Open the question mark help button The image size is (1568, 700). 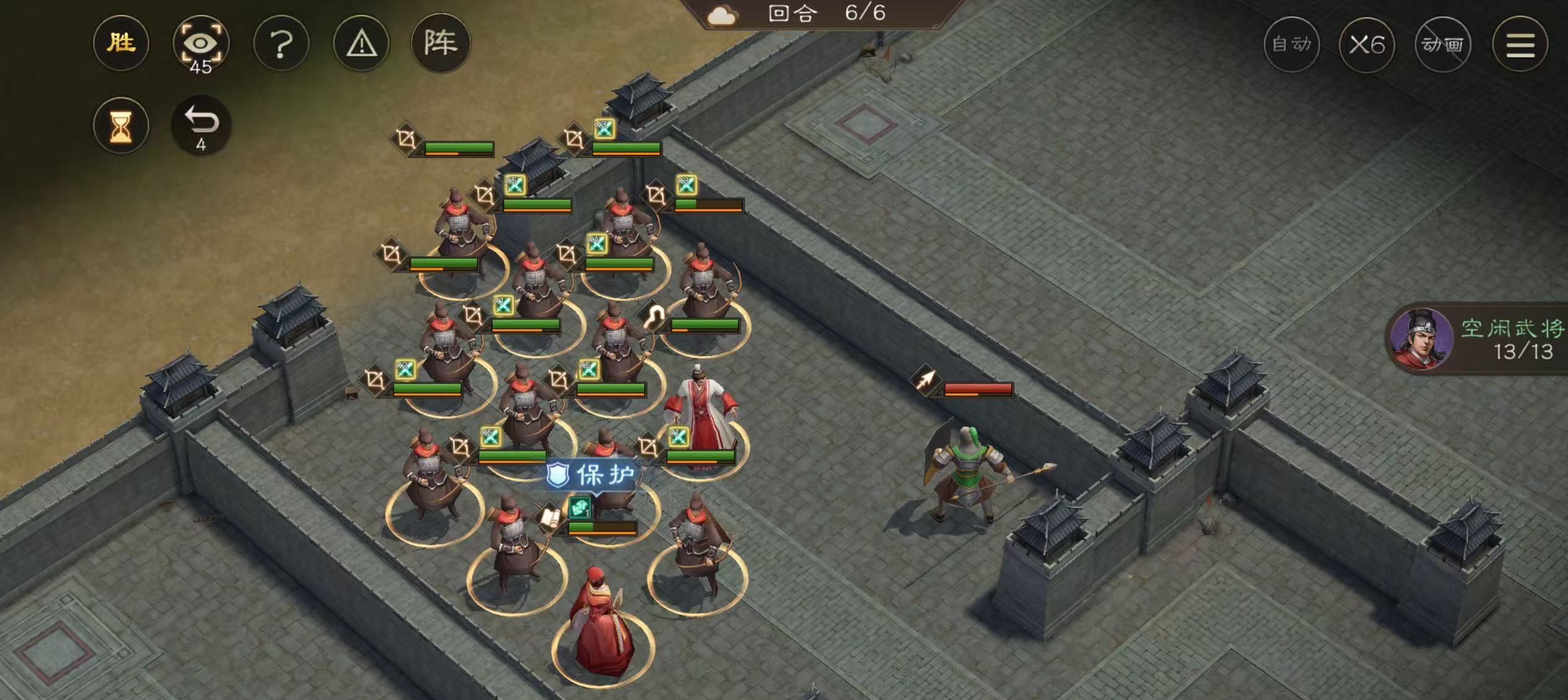point(281,44)
